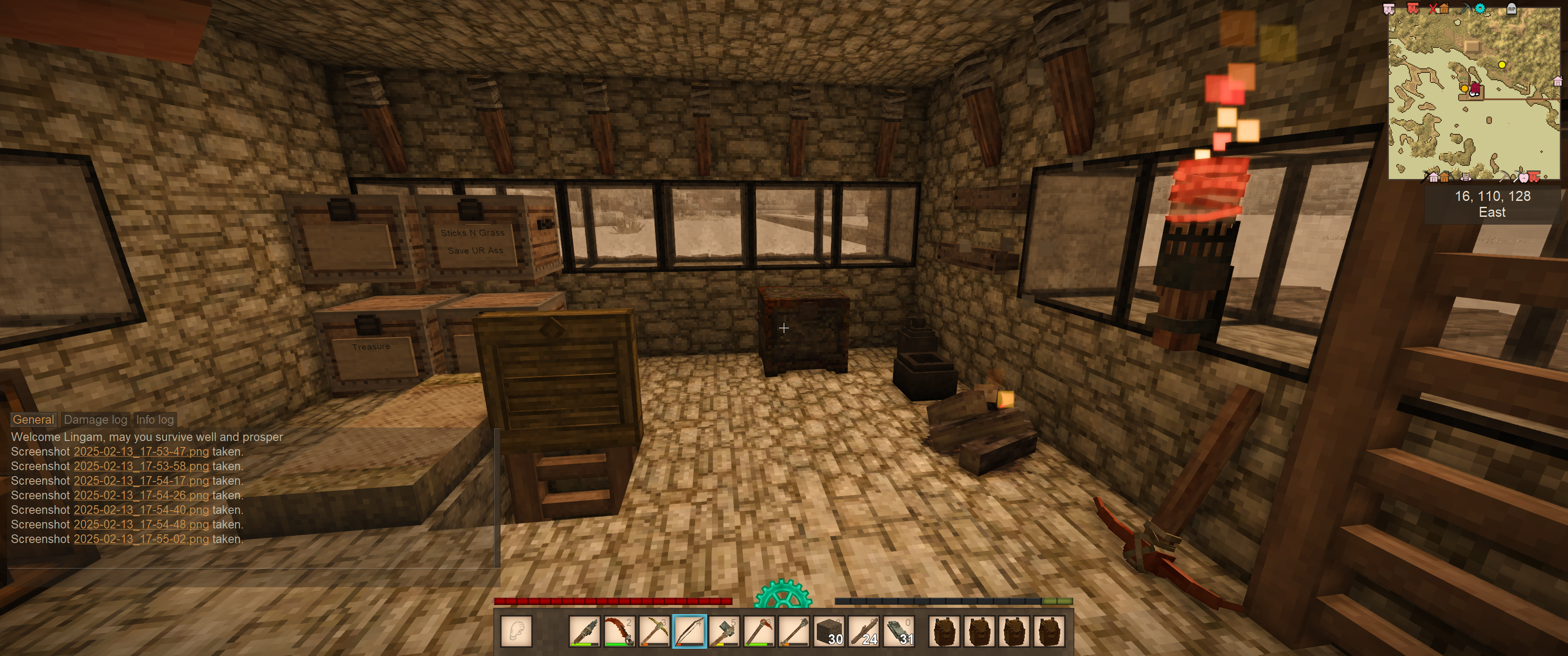1568x656 pixels.
Task: Click the empty off-hand slot
Action: 516,631
